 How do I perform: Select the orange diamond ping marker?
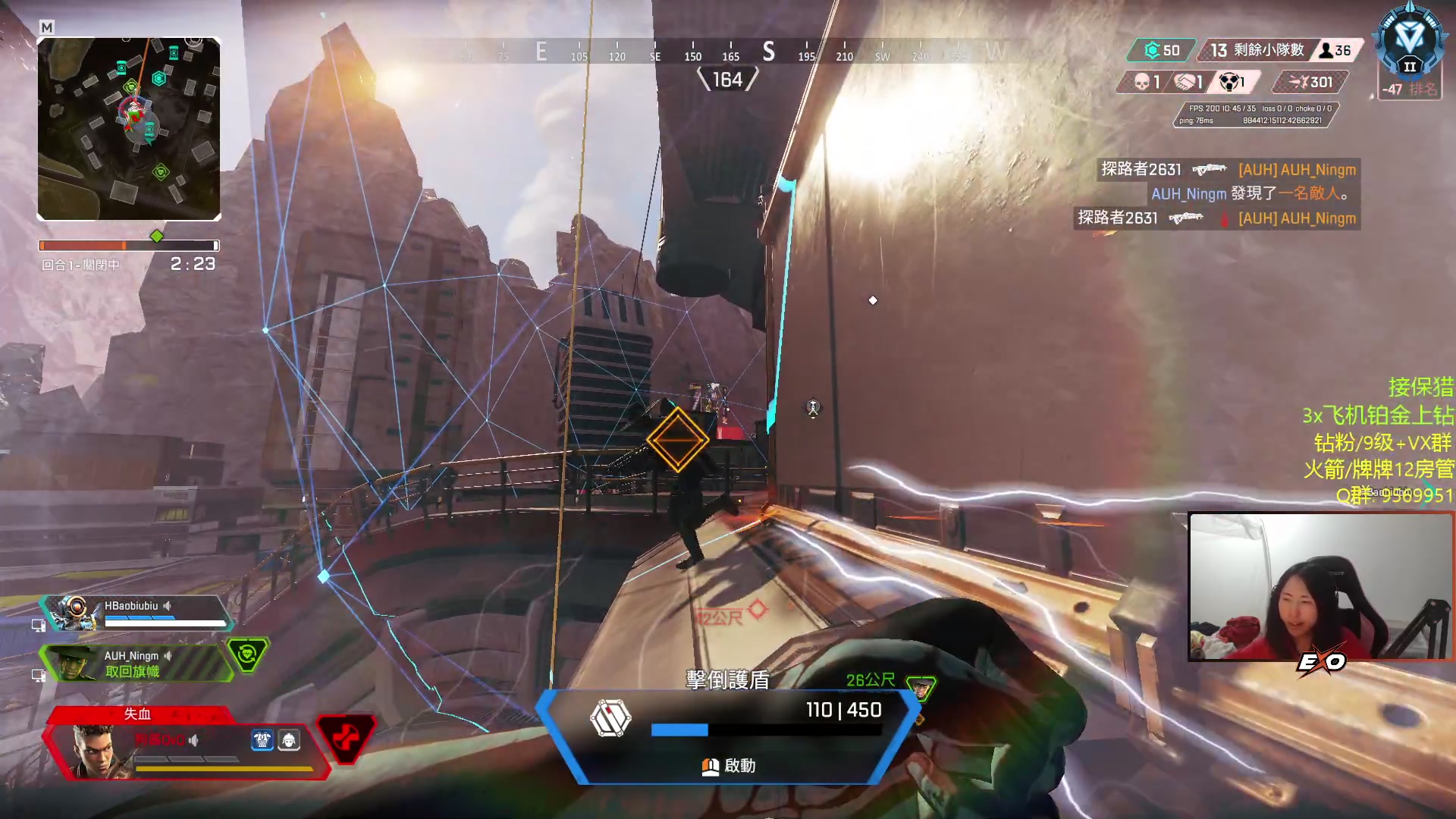pyautogui.click(x=678, y=440)
